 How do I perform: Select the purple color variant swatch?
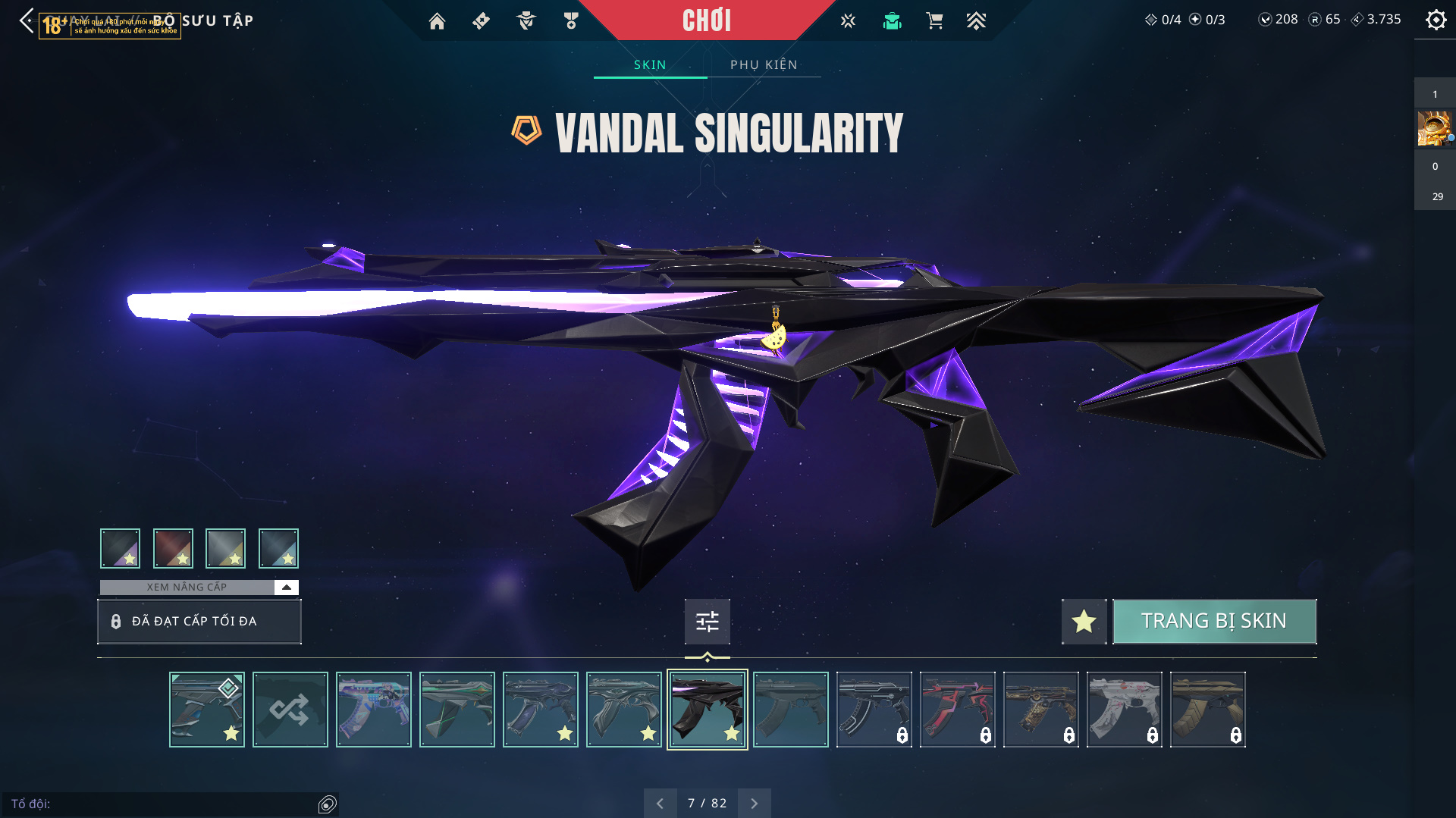(x=121, y=548)
